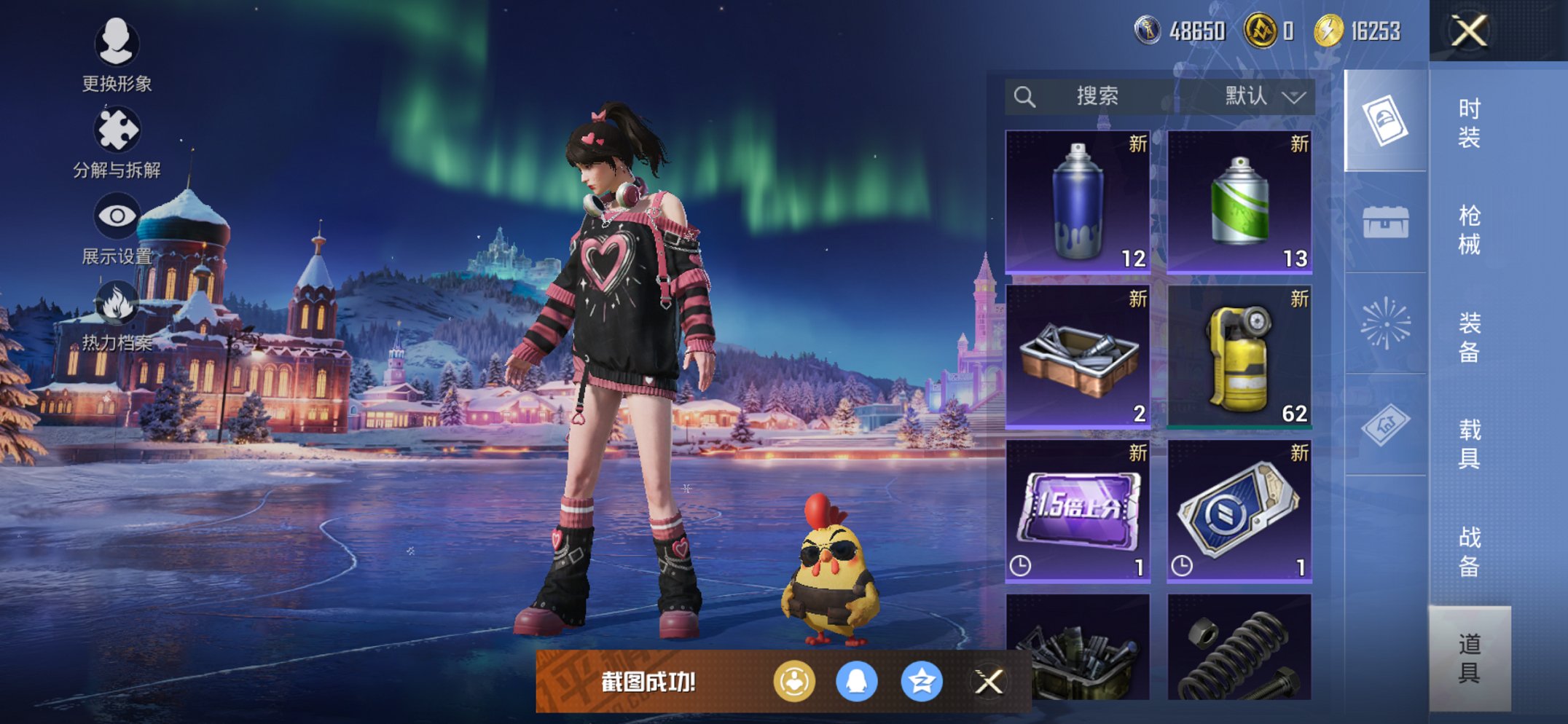Close the inventory screen

click(x=1468, y=31)
